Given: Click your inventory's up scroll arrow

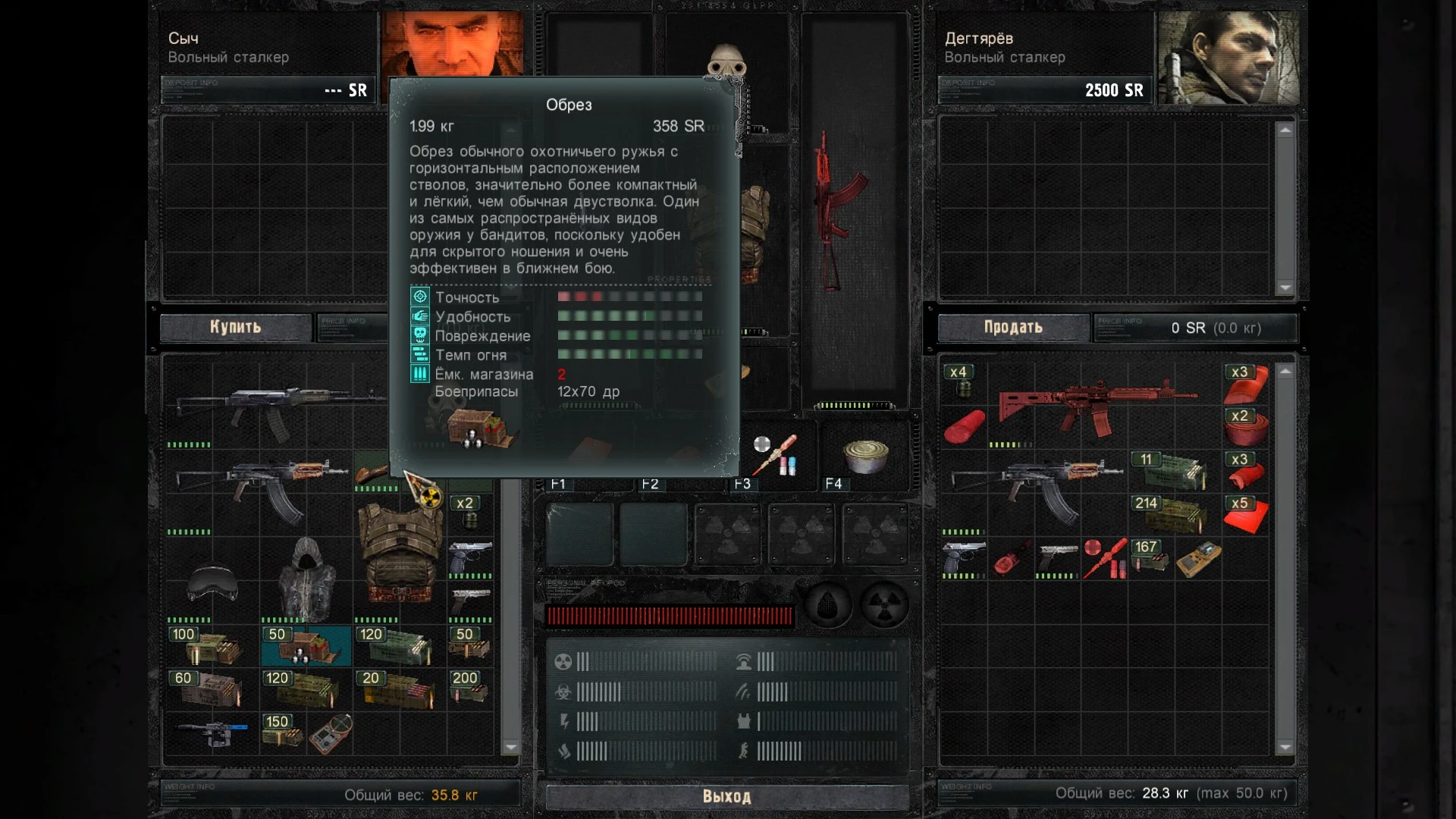Looking at the screenshot, I should point(1285,372).
